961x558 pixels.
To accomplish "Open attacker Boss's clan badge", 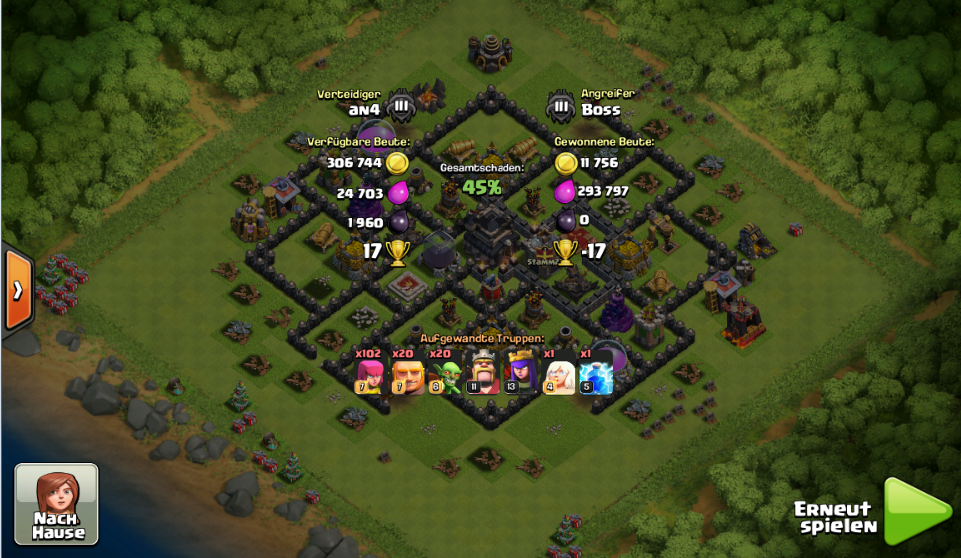I will [561, 105].
